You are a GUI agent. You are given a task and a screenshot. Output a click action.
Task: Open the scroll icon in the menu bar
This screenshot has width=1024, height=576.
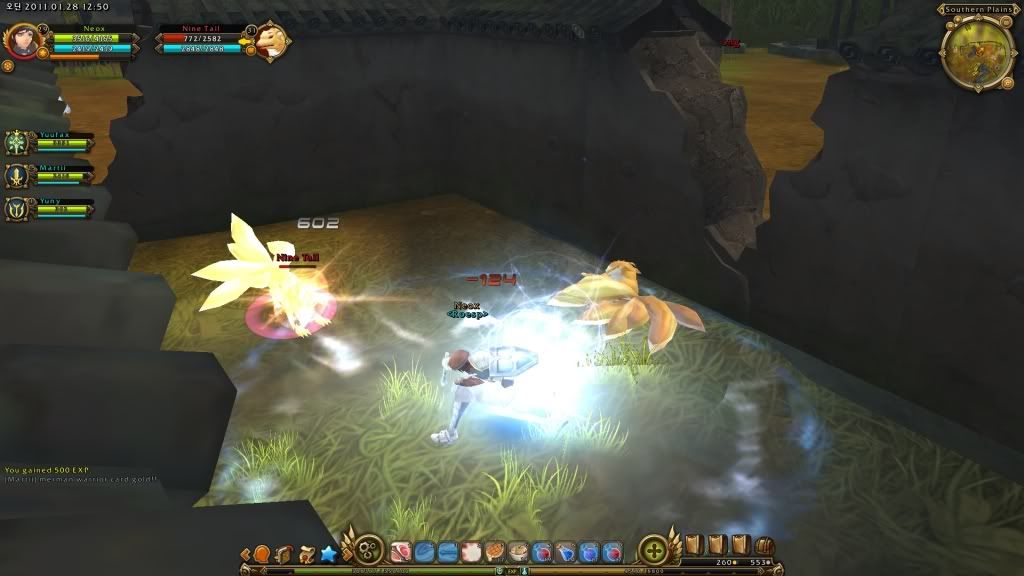click(306, 553)
